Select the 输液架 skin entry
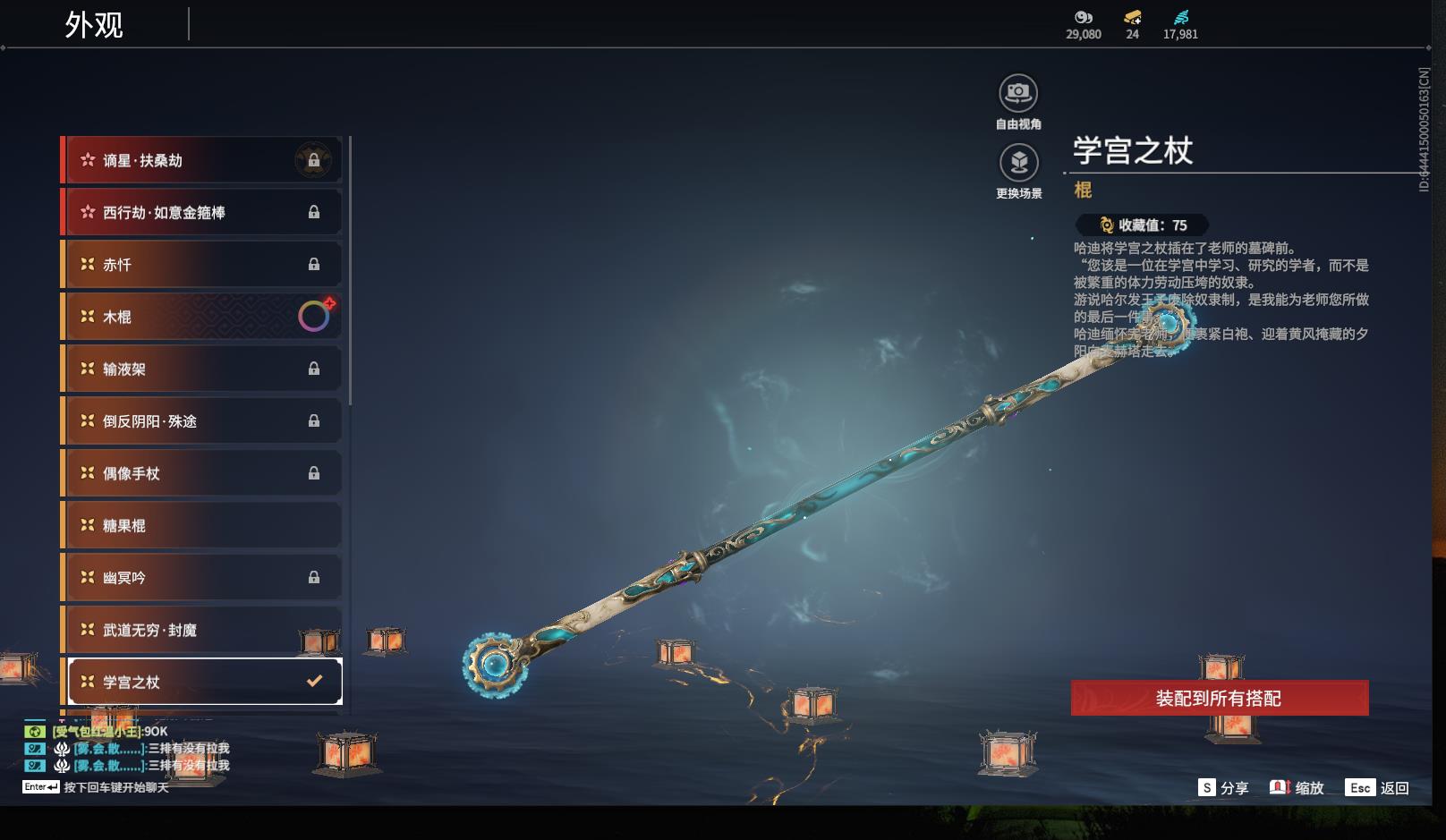The height and width of the screenshot is (840, 1446). pos(201,369)
